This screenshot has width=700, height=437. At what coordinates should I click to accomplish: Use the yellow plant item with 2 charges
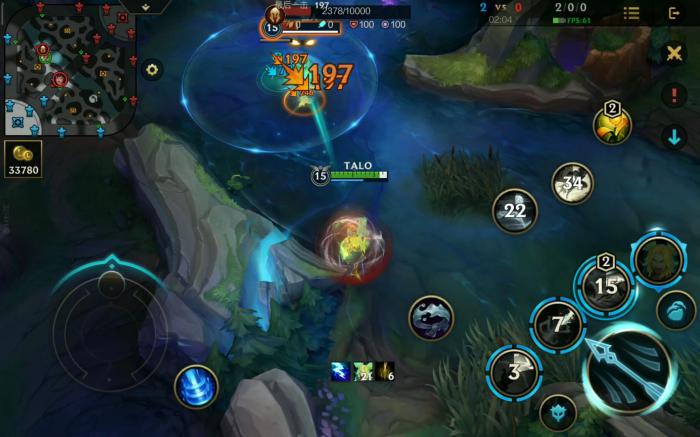(x=612, y=124)
